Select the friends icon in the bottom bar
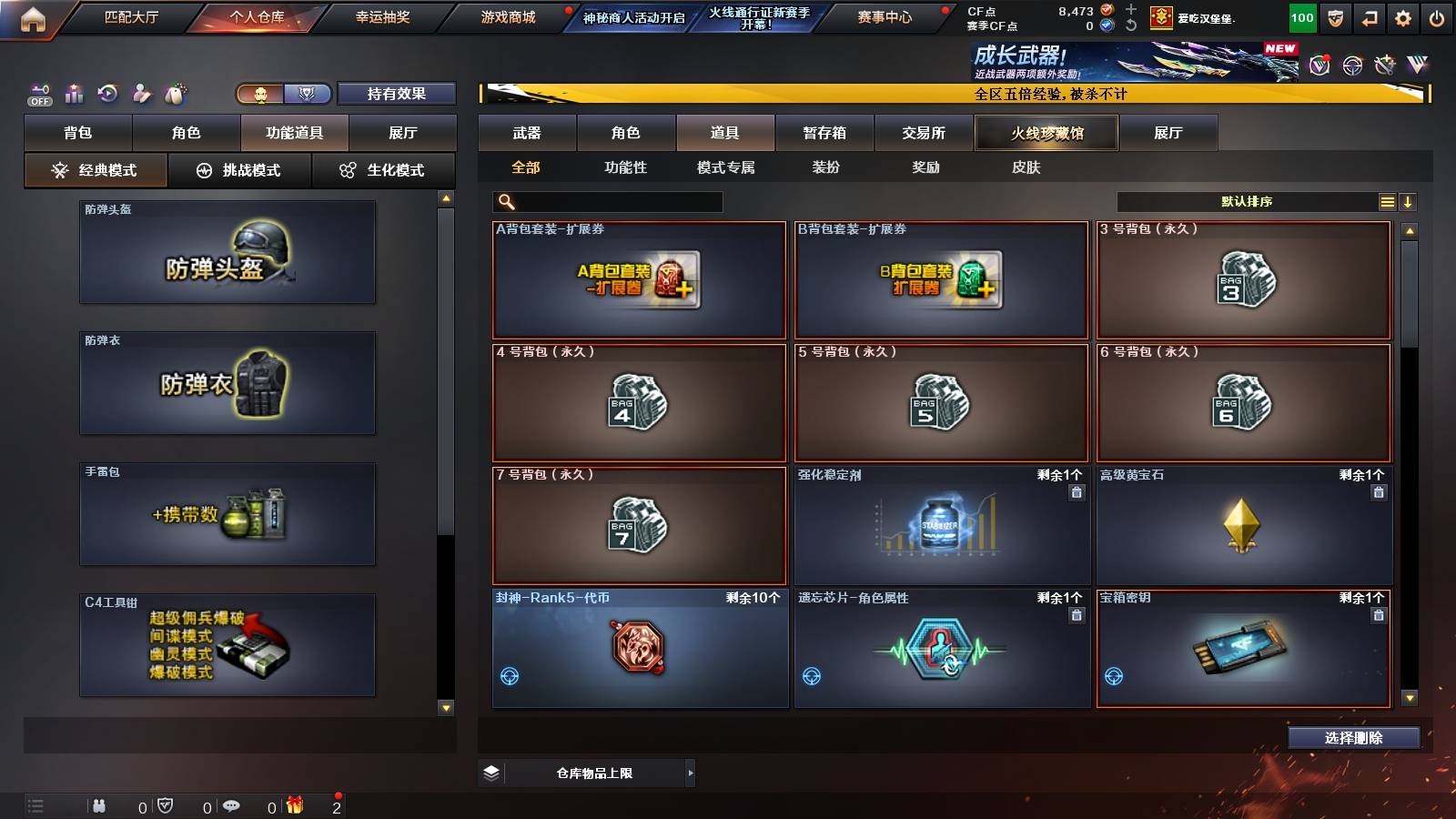Screen dimensions: 1456x819 click(x=100, y=805)
